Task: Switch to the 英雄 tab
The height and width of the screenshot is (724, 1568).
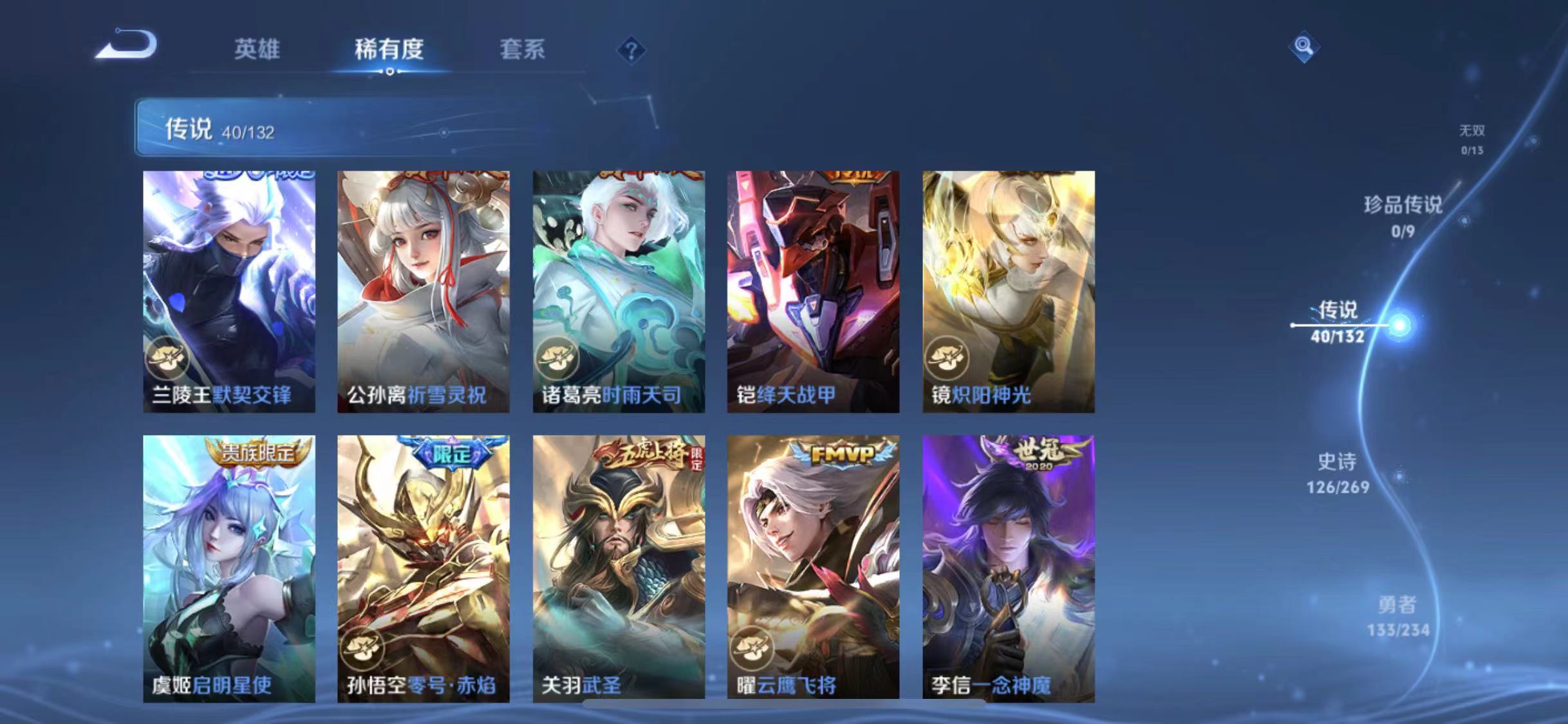Action: pyautogui.click(x=257, y=50)
